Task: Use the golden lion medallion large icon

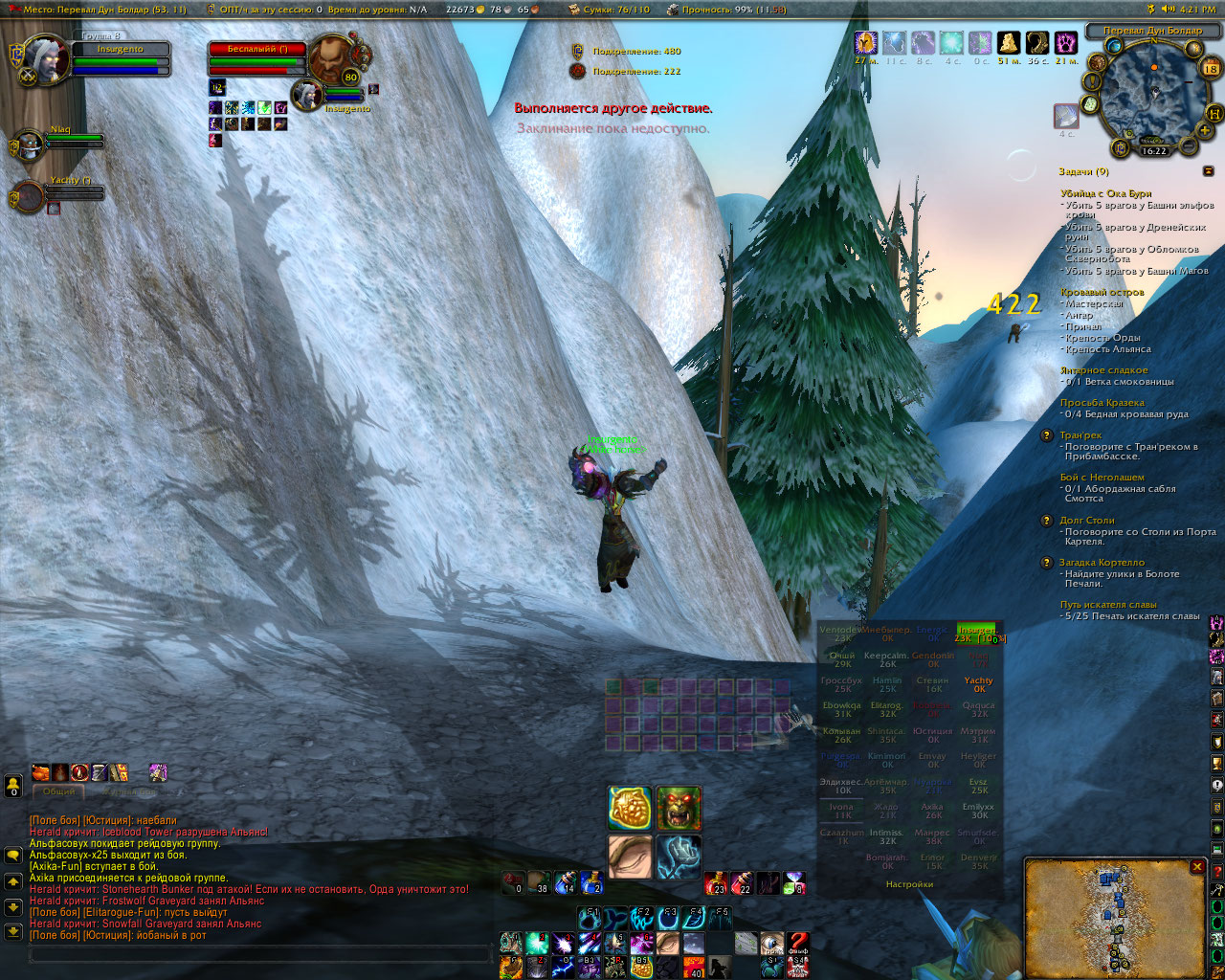Action: [631, 809]
